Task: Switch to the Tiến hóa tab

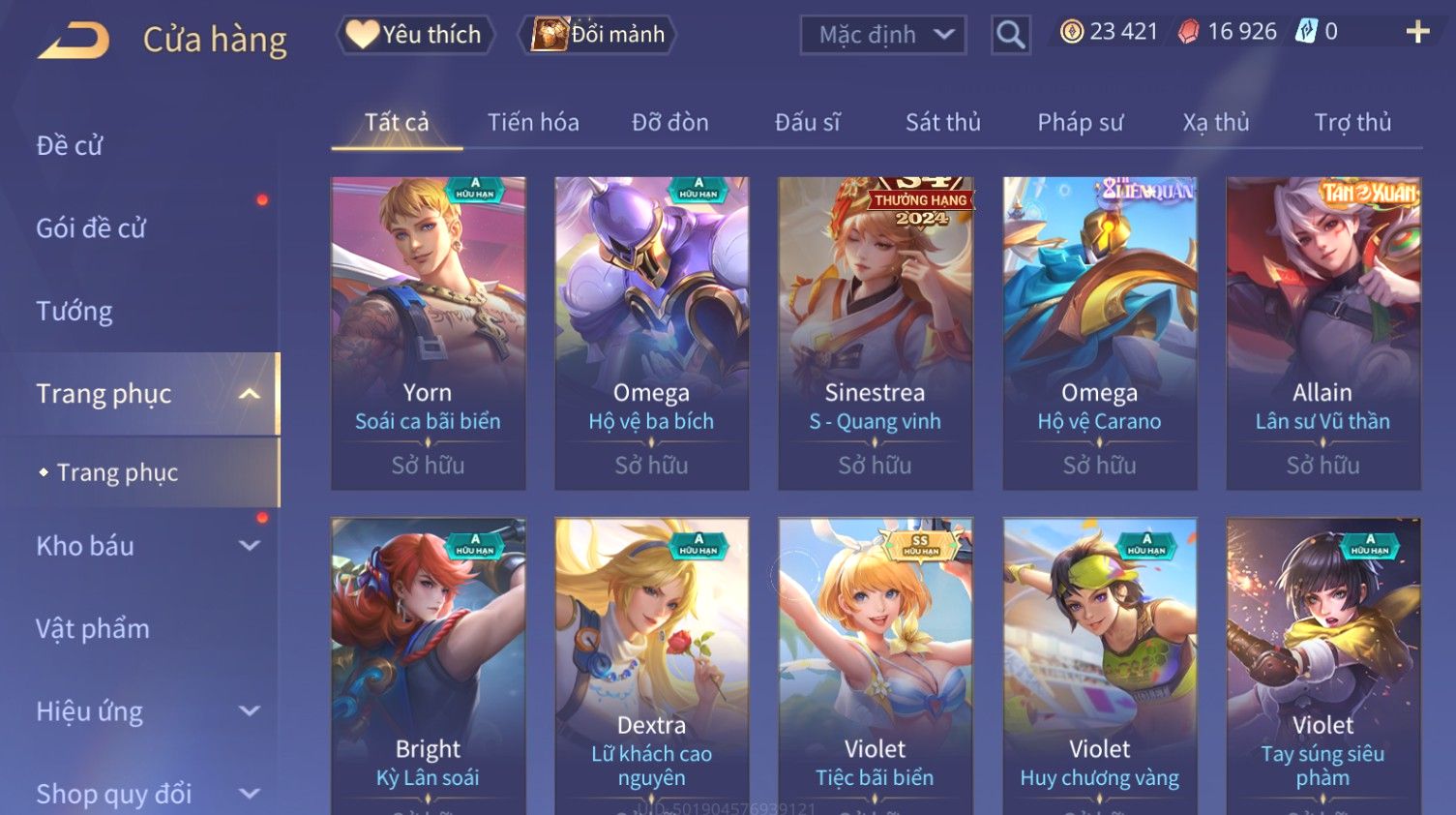Action: (533, 123)
